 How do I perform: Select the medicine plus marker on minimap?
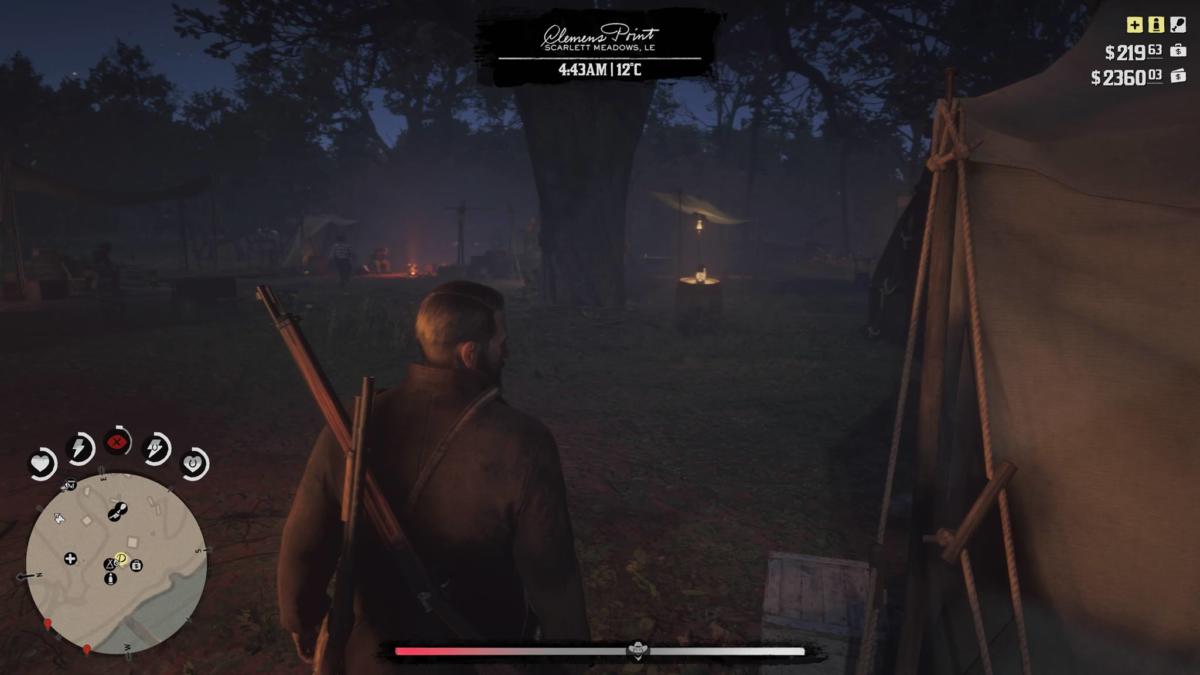coord(70,558)
